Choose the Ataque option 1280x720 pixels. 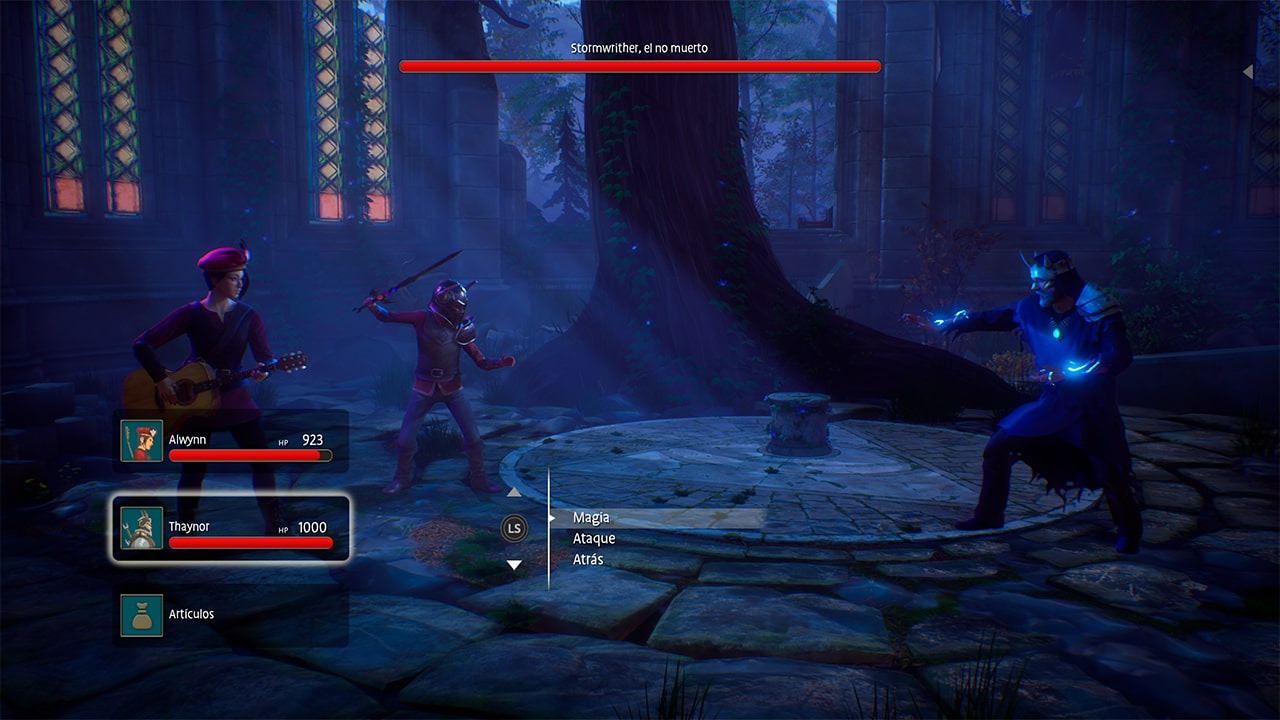coord(594,539)
